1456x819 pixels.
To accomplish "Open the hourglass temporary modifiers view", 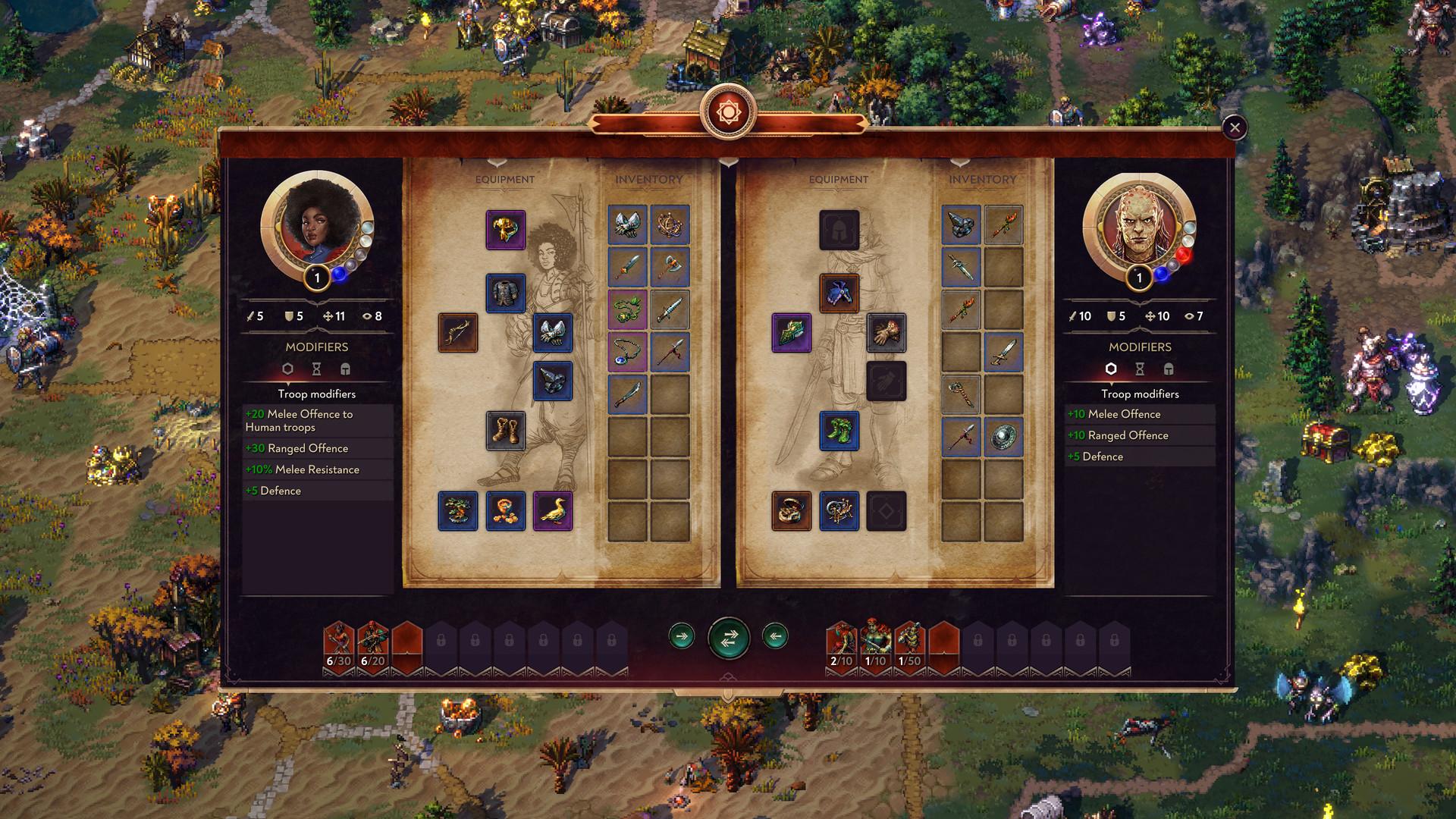I will click(x=316, y=370).
